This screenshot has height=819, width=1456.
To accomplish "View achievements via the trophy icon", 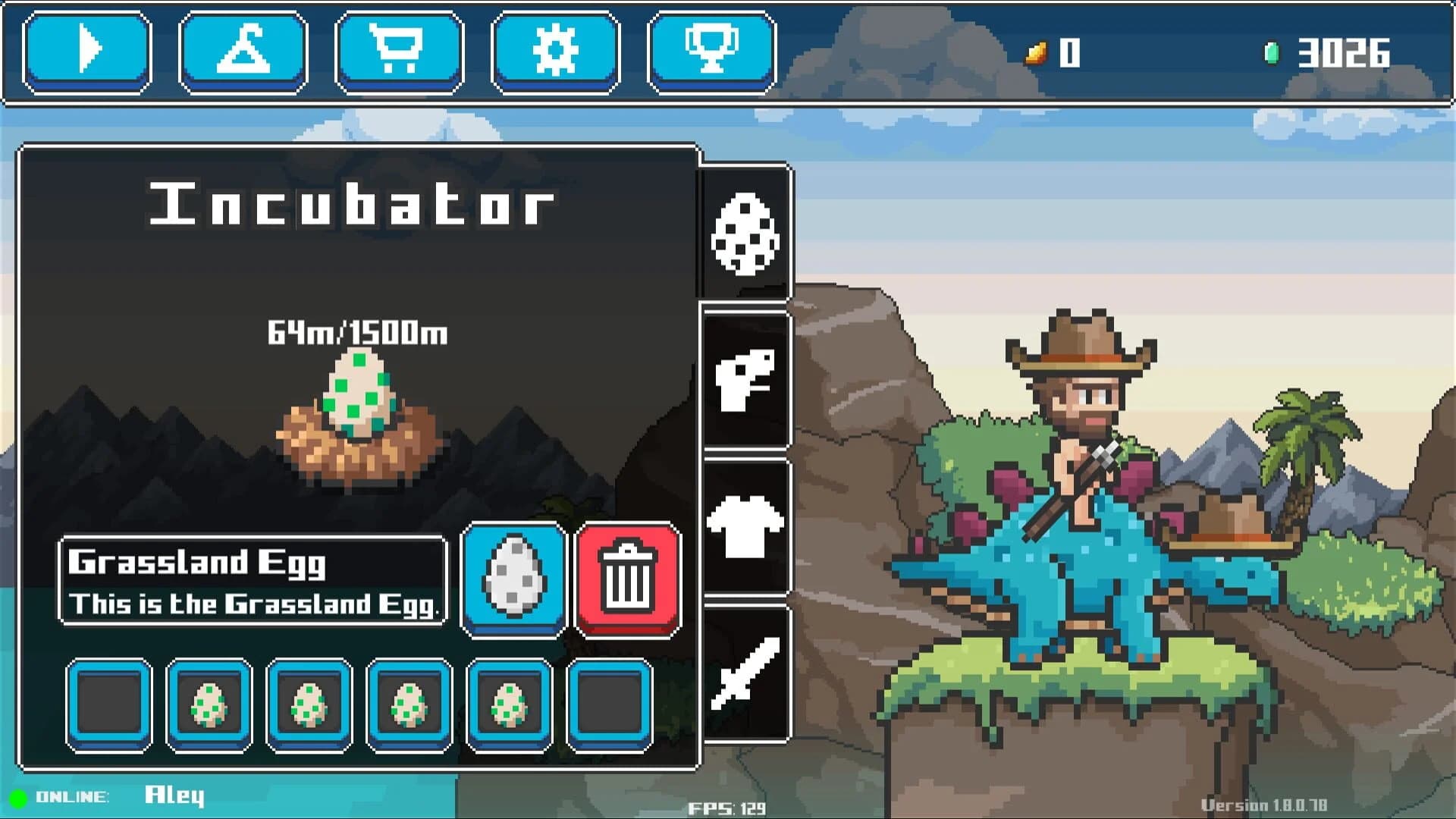I will 711,51.
